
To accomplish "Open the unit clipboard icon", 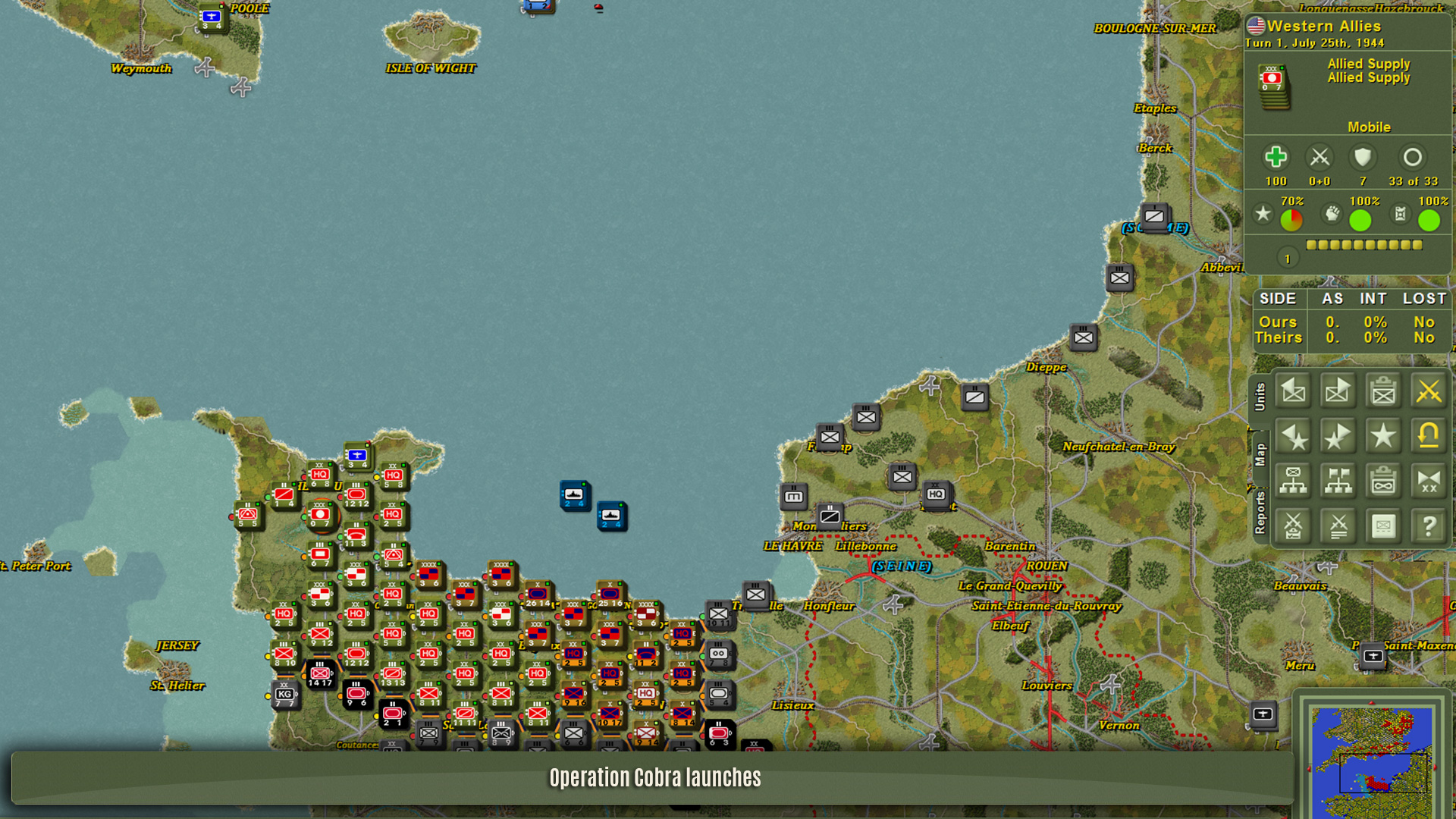I will point(1383,391).
